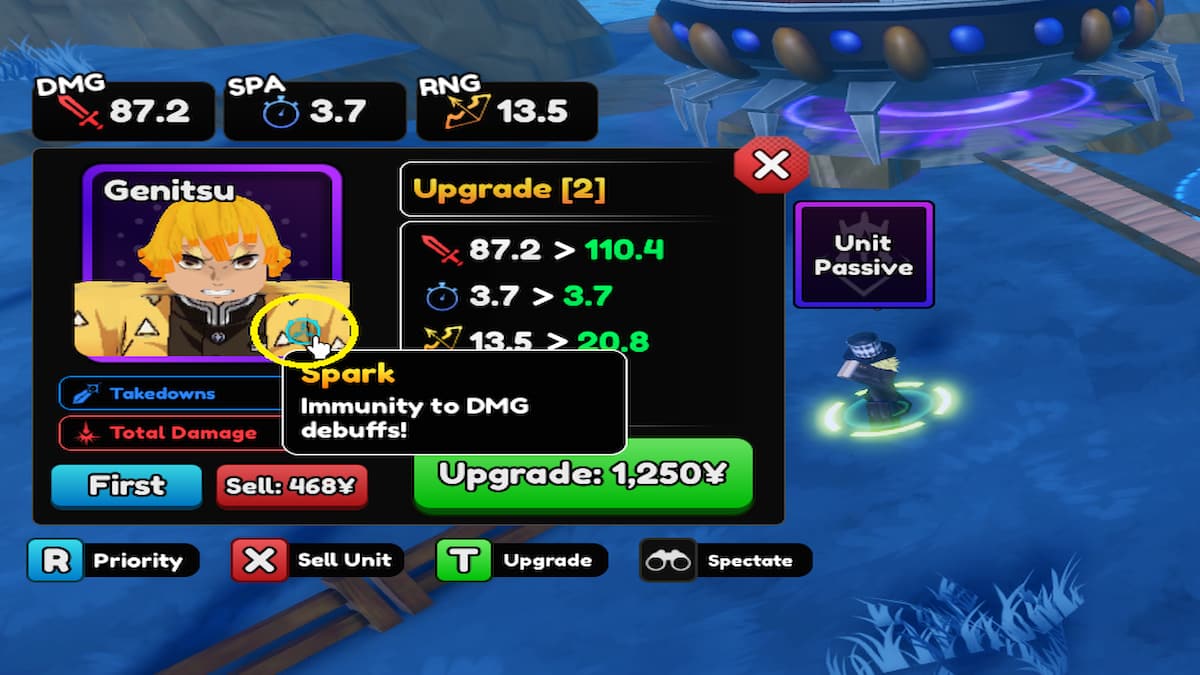Change the First targeting priority

(x=126, y=487)
